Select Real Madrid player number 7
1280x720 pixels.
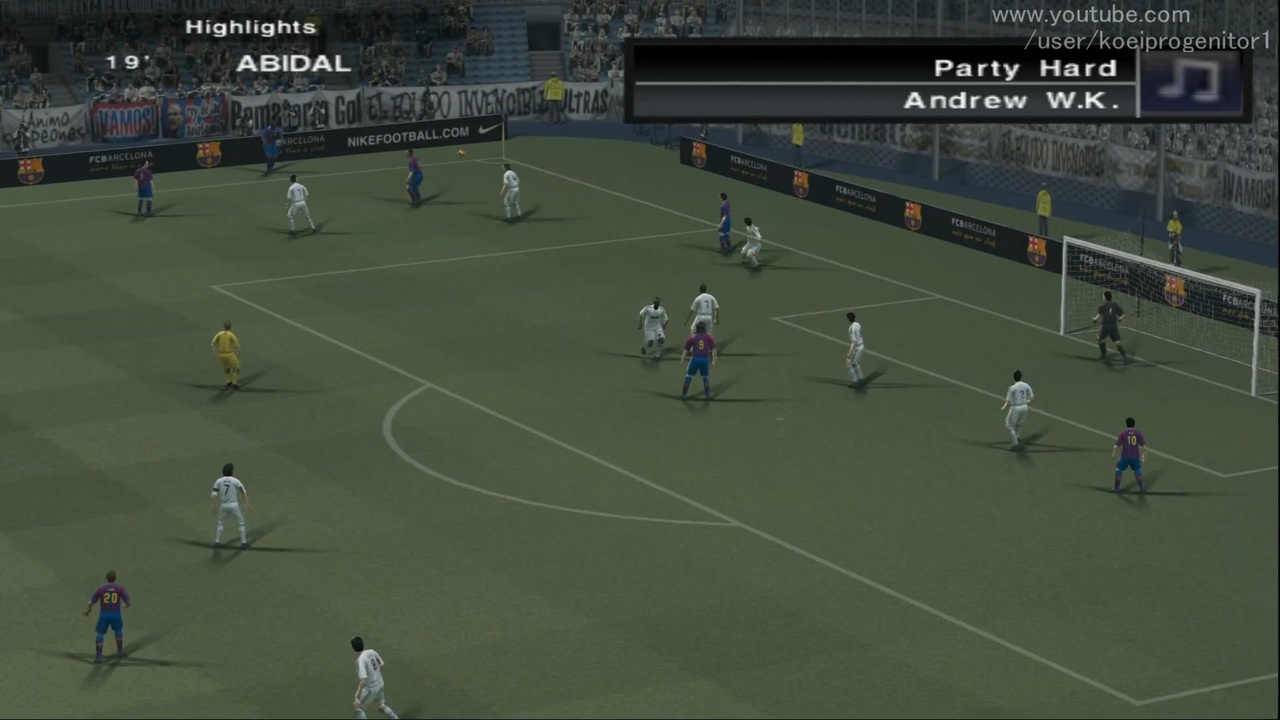(x=226, y=500)
